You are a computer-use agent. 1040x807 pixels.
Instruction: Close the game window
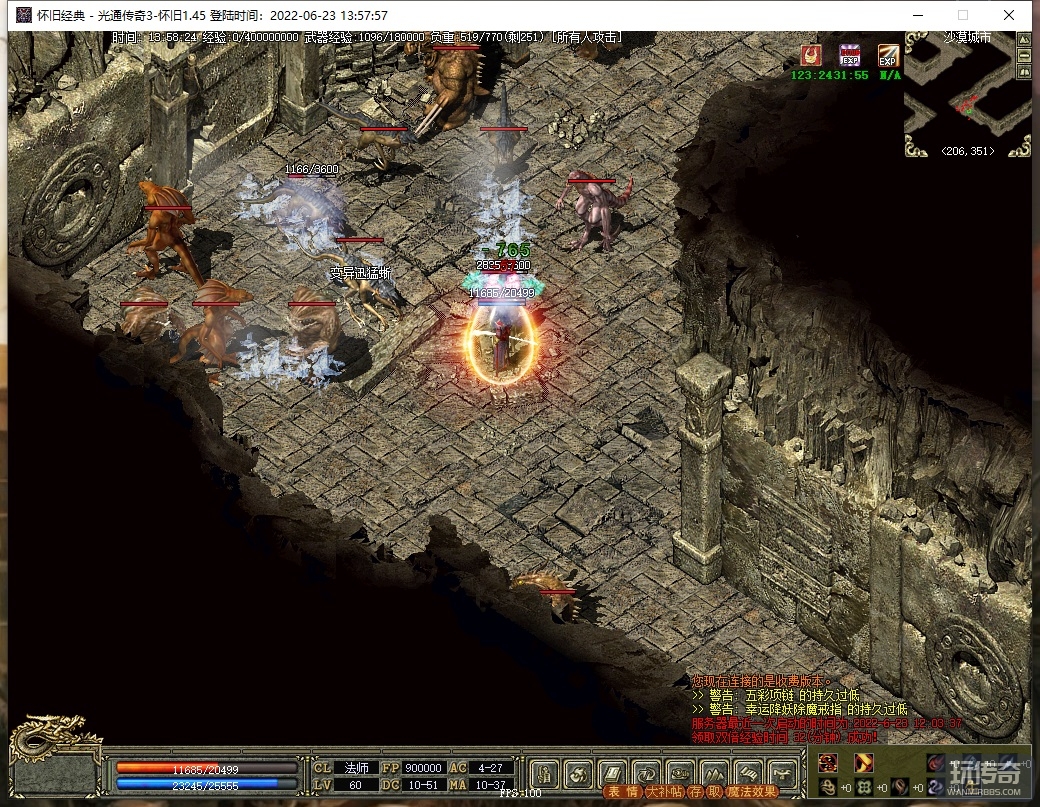click(x=1010, y=15)
